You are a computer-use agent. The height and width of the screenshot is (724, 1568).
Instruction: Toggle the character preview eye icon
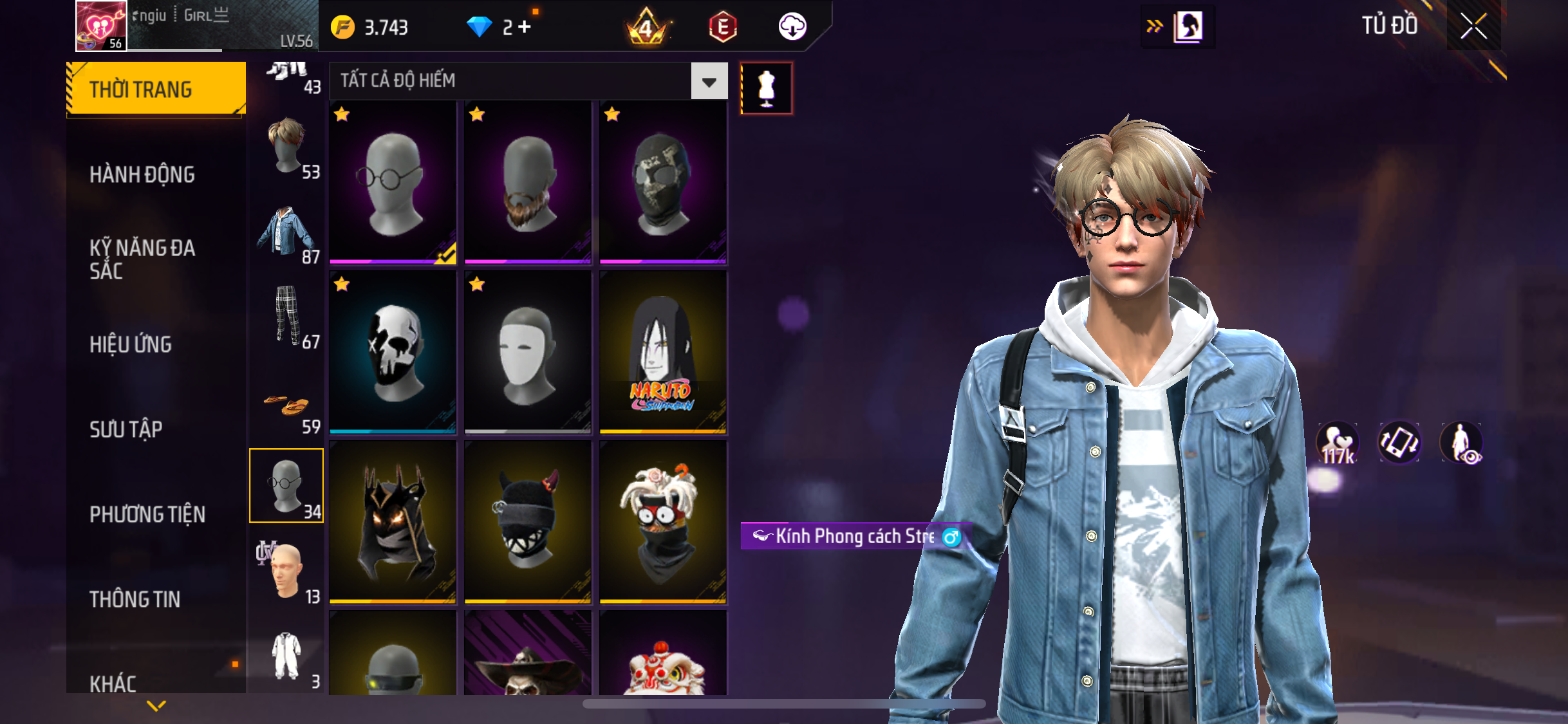(1462, 443)
